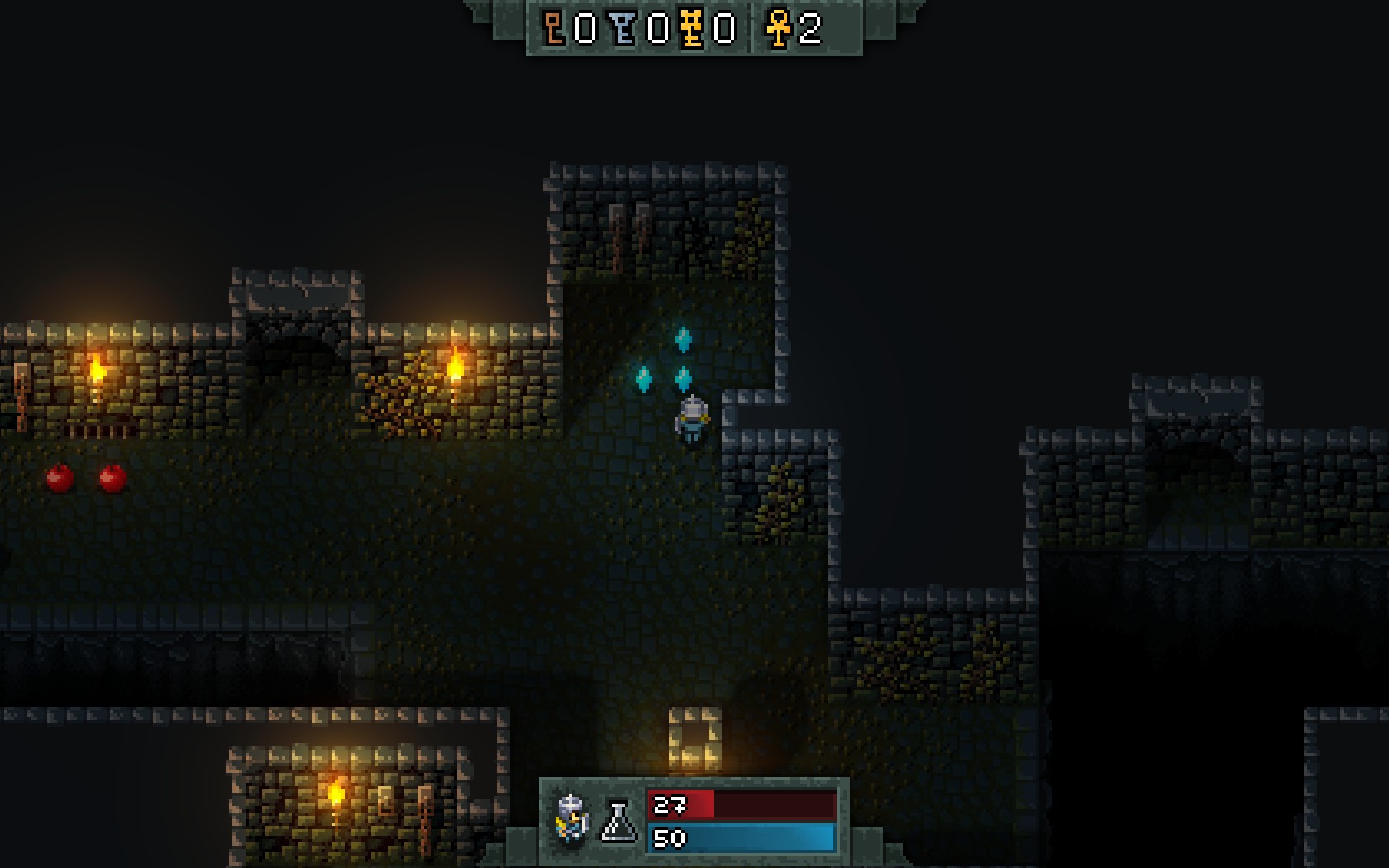Click the golden ankh lives icon
This screenshot has height=868, width=1389.
pyautogui.click(x=778, y=28)
